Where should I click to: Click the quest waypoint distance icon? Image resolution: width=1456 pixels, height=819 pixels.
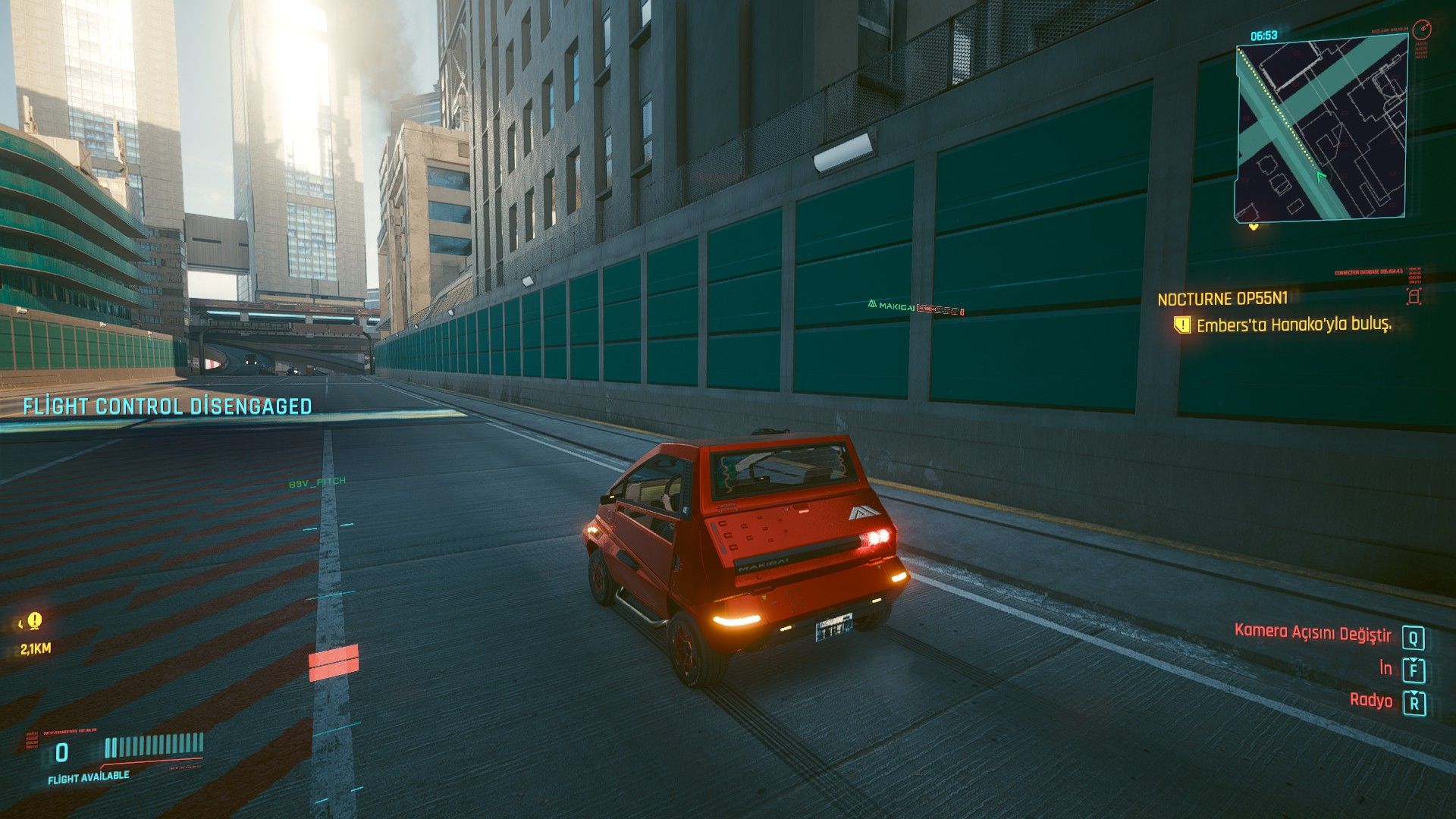point(33,622)
